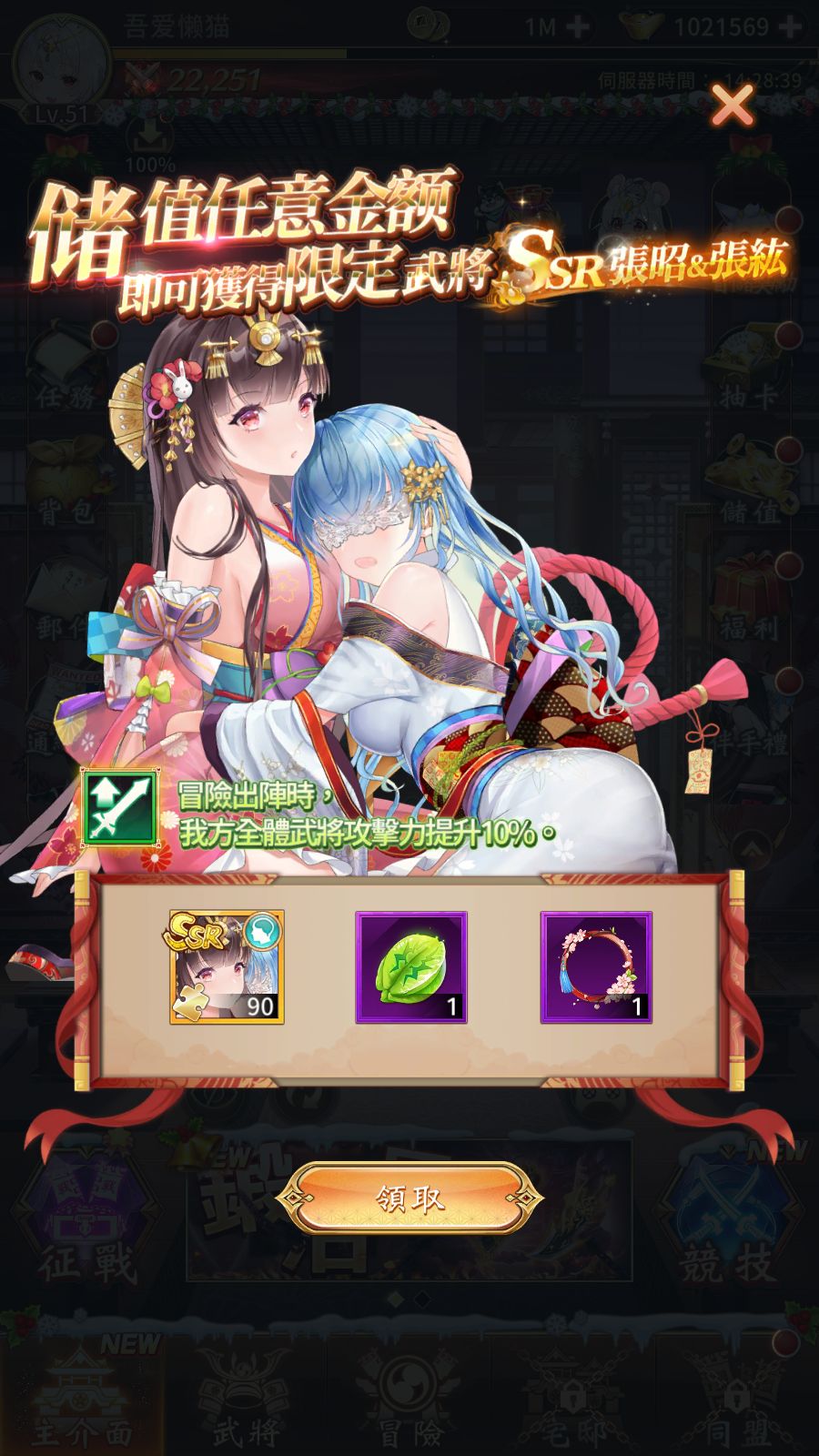Screen dimensions: 819x1456
Task: Select the SSR hero shard reward icon
Action: point(227,966)
